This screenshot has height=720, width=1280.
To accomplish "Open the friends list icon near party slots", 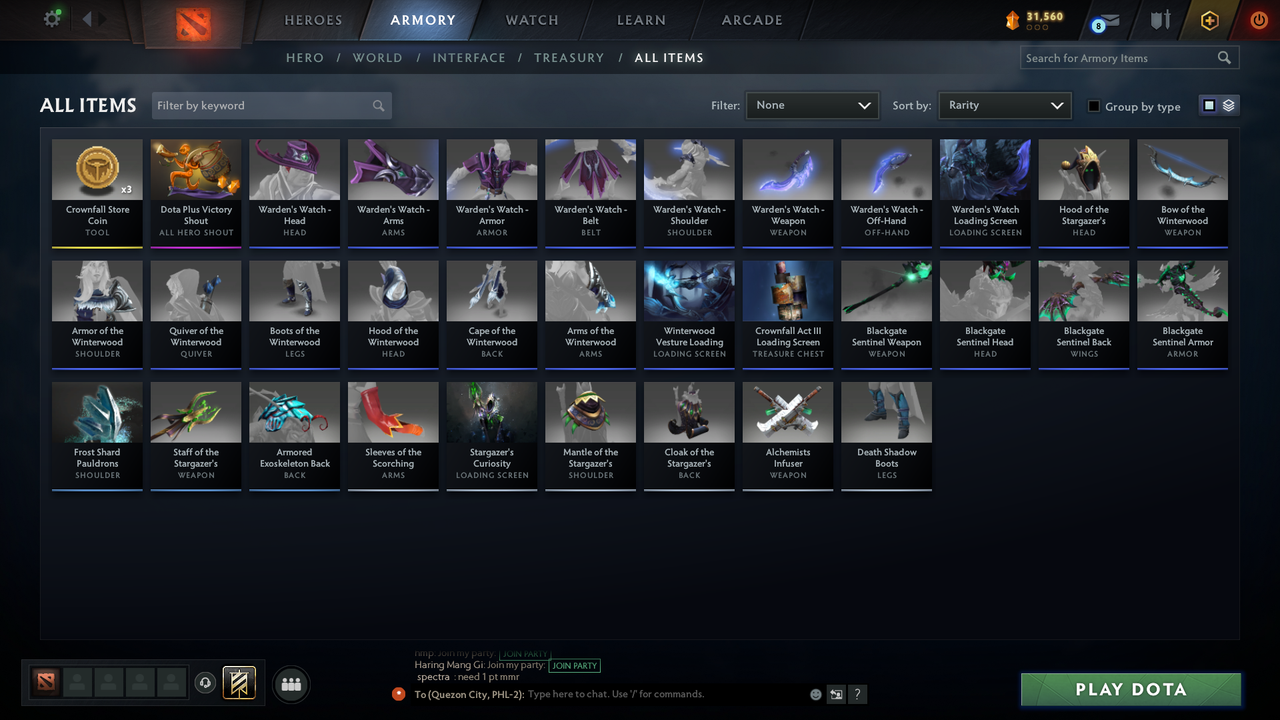I will pyautogui.click(x=290, y=684).
